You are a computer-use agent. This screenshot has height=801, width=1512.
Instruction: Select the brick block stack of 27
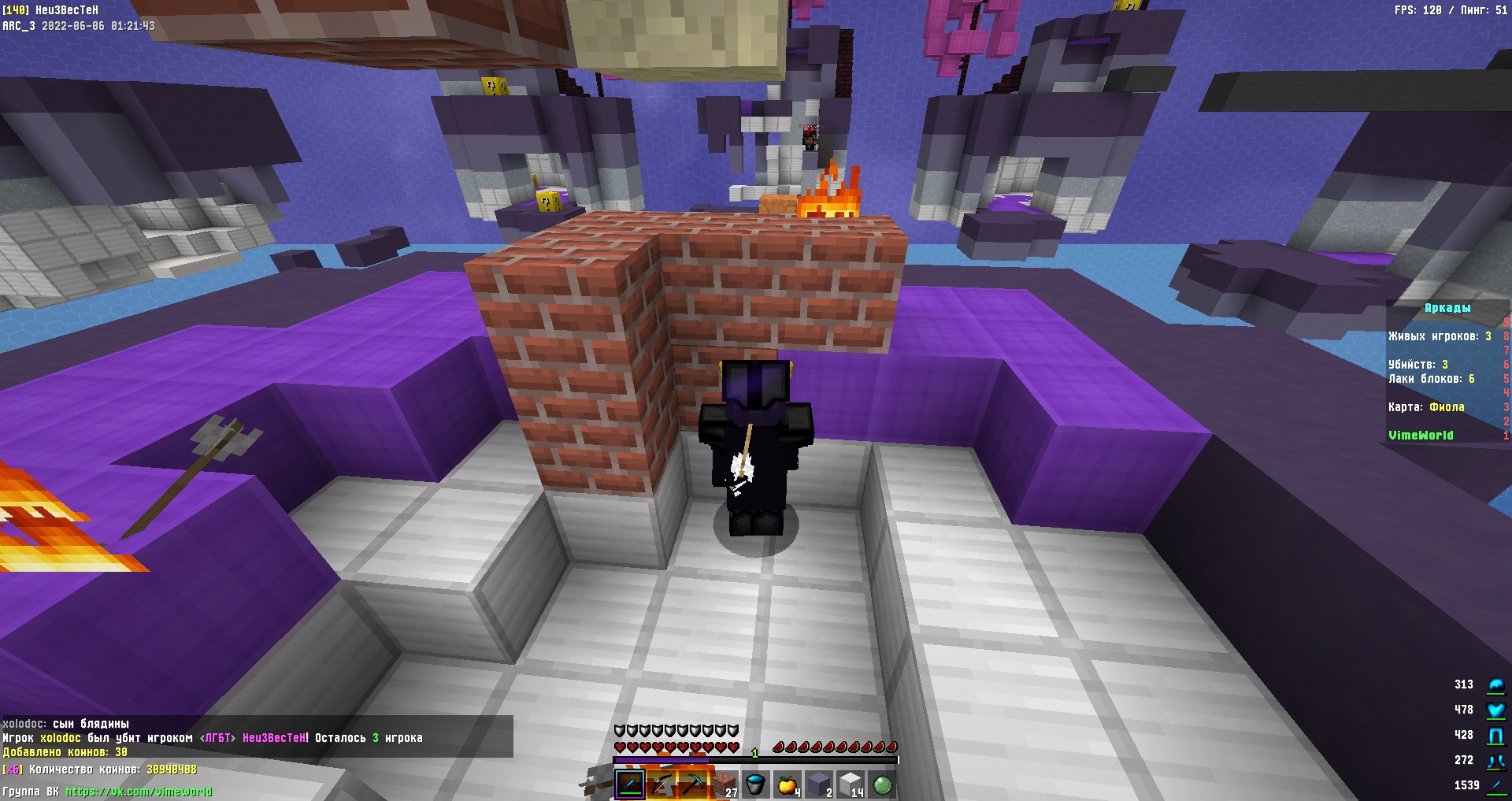point(724,784)
